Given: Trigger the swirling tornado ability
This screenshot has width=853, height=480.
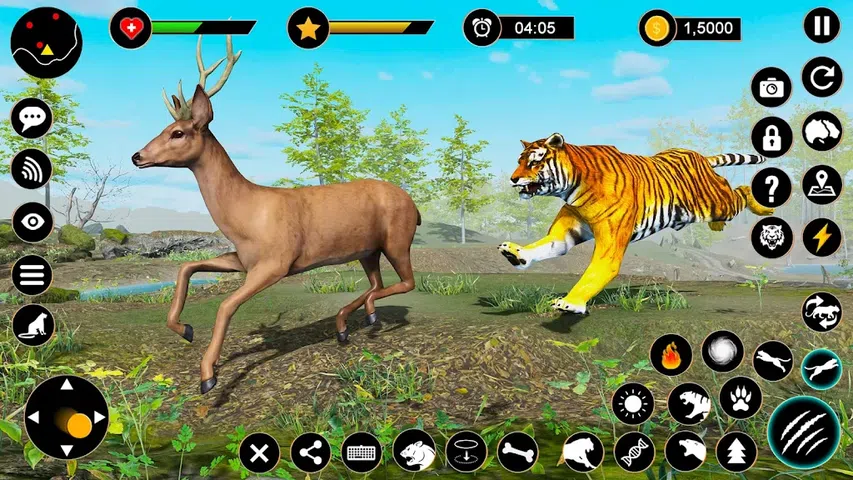Looking at the screenshot, I should 722,352.
